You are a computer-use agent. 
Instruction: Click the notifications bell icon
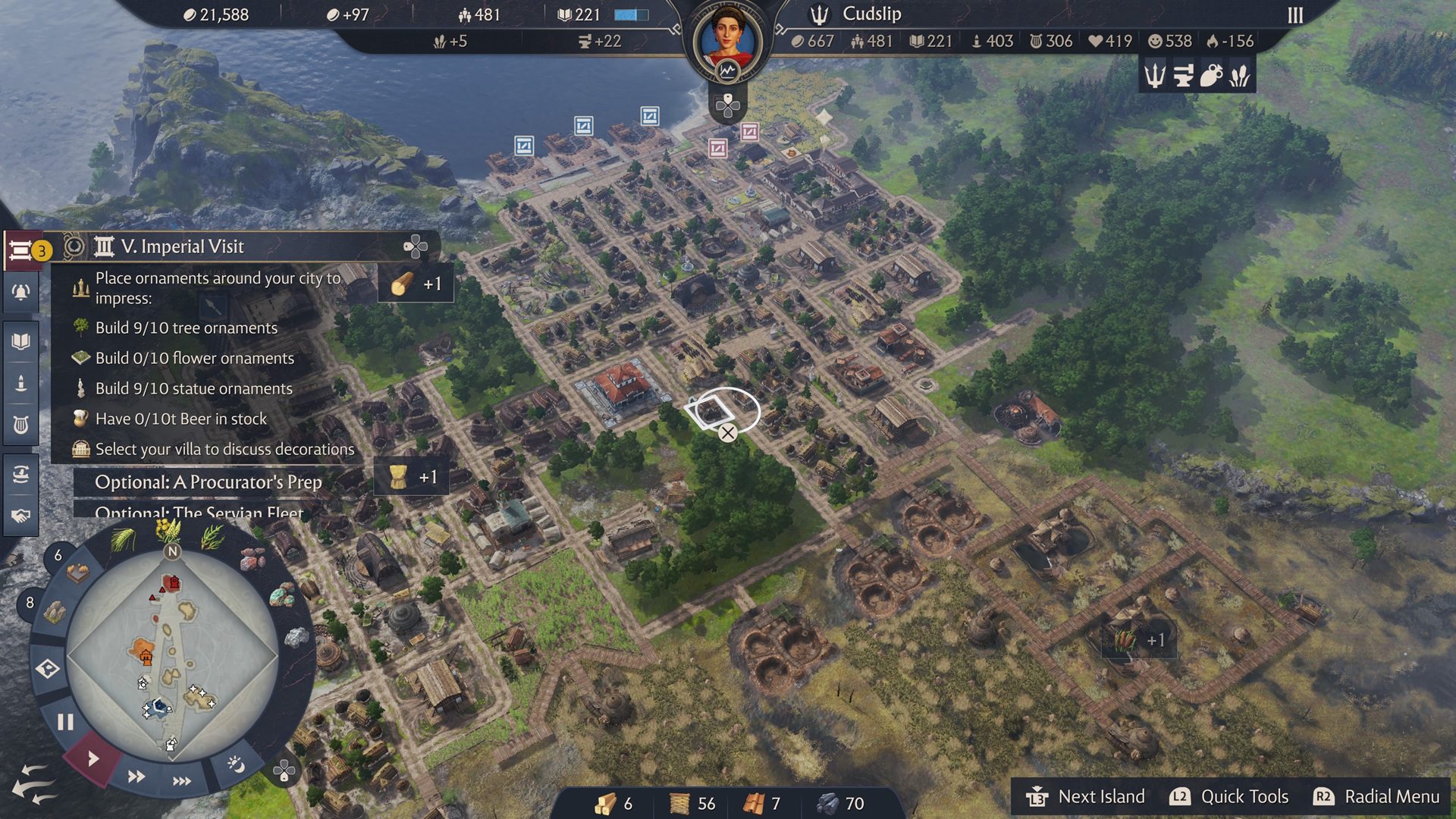click(x=20, y=293)
